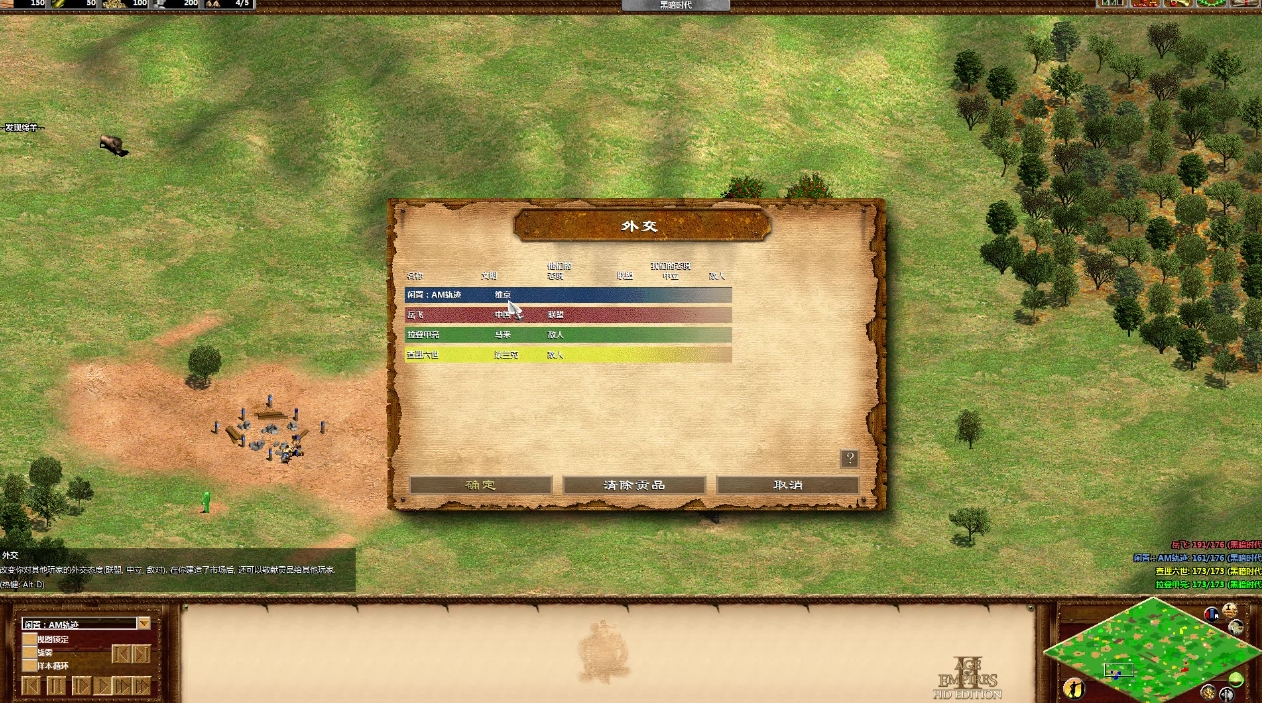This screenshot has height=703, width=1262.
Task: Toggle the 视图锁定 view lock checkbox
Action: (29, 639)
